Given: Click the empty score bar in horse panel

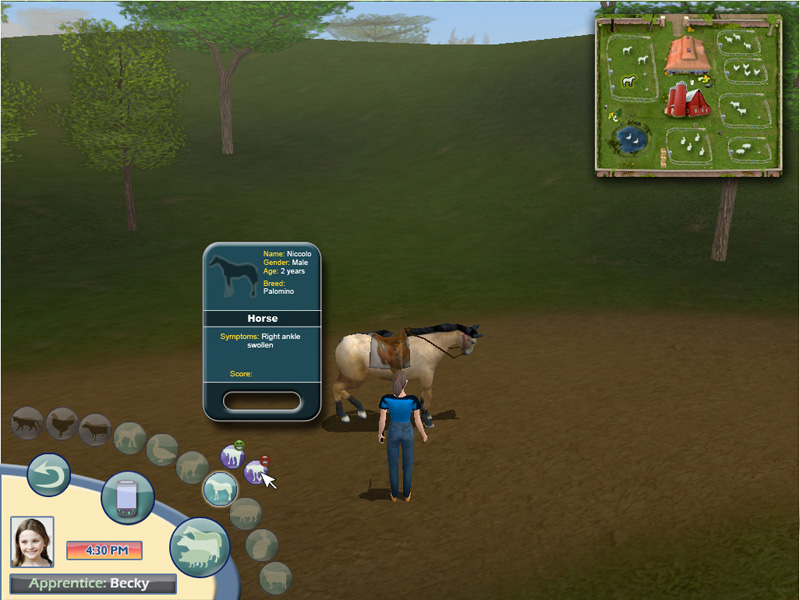Looking at the screenshot, I should pos(262,401).
